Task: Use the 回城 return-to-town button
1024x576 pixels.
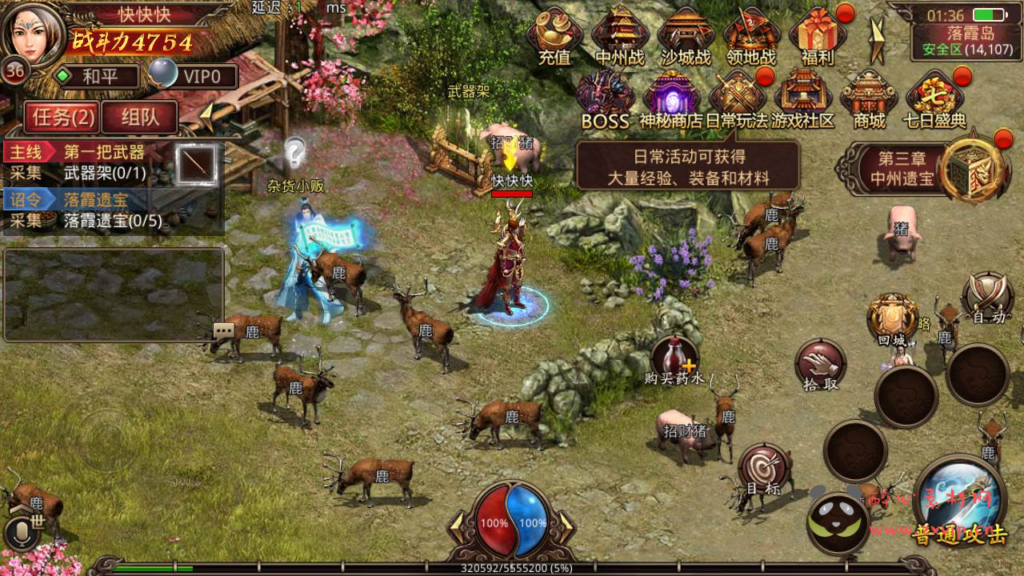Action: tap(892, 320)
